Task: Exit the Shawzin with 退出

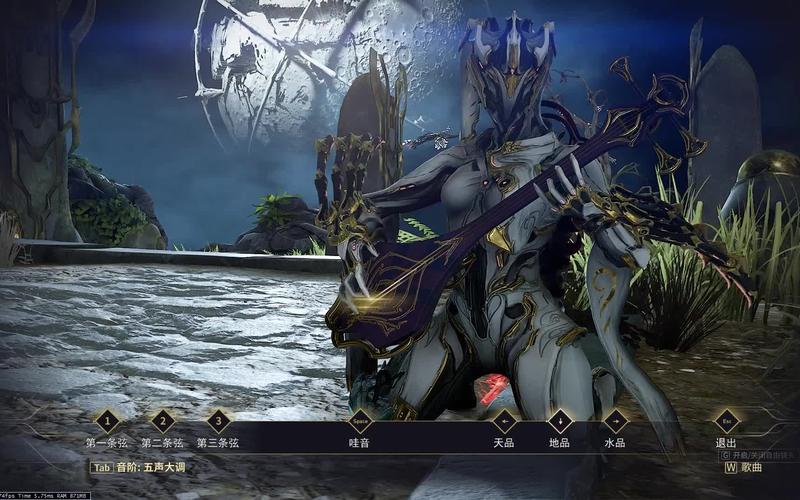Action: pos(726,422)
